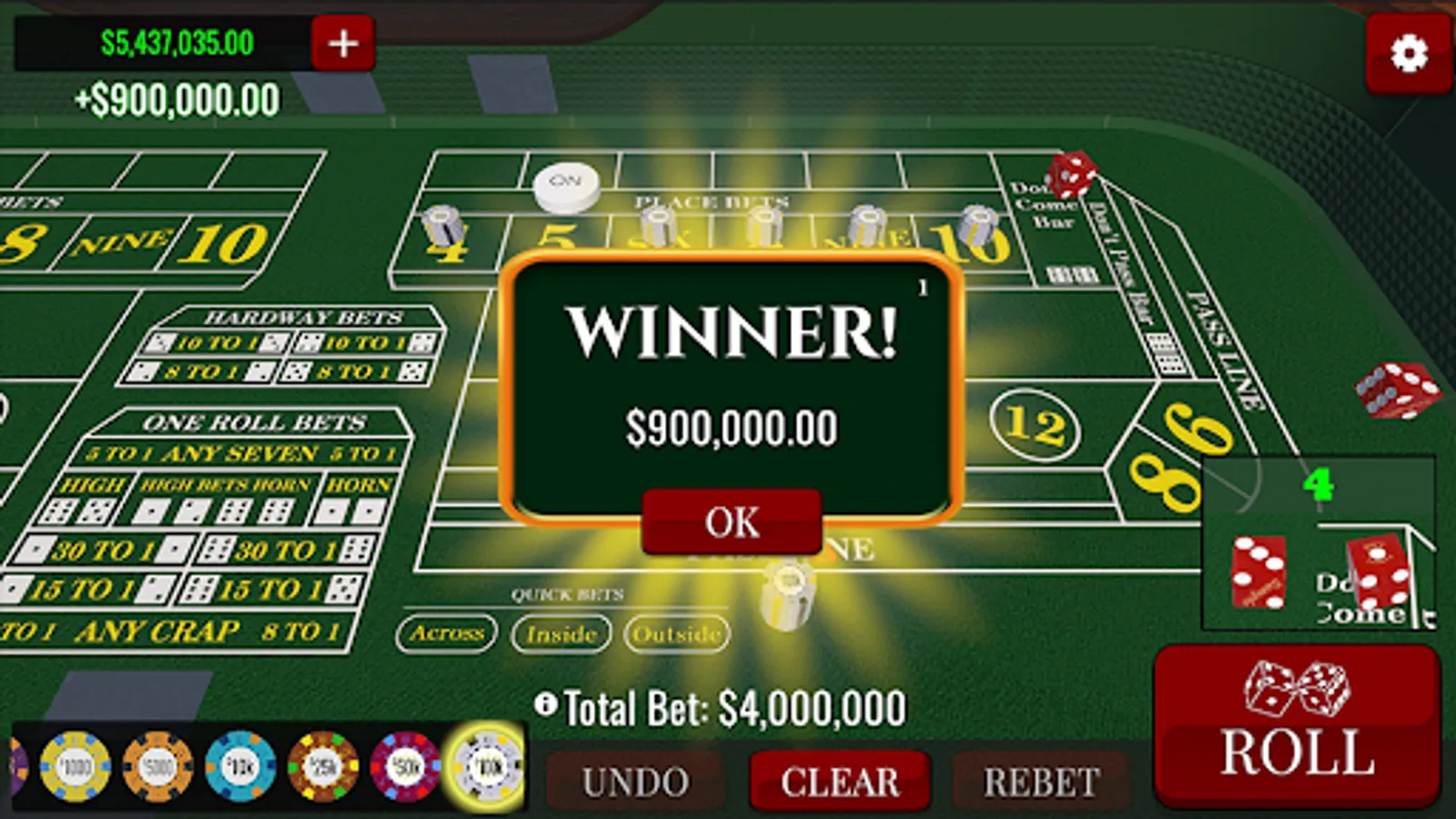Open the settings gear
1456x819 pixels.
coord(1410,55)
